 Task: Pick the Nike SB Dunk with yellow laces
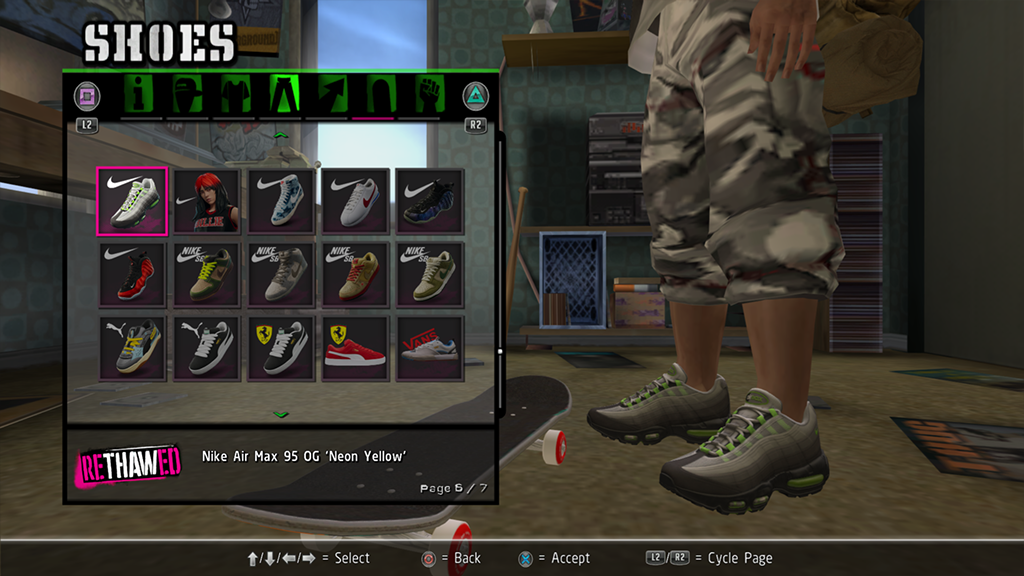206,275
